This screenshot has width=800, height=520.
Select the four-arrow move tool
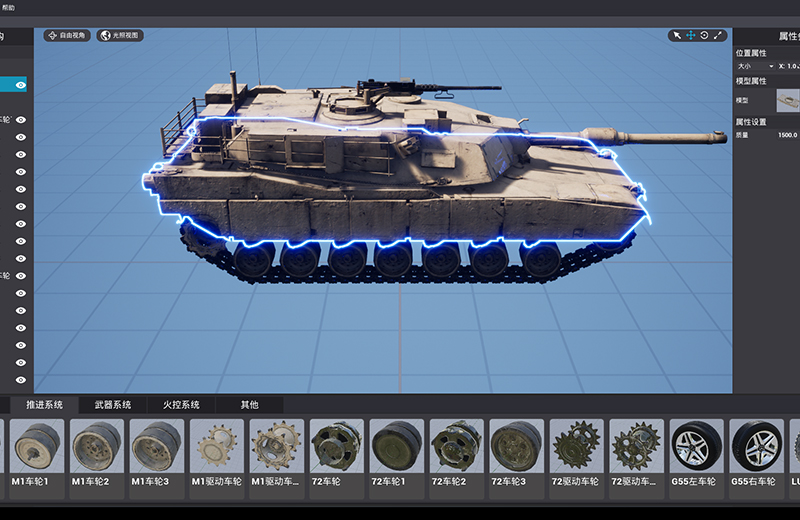click(x=690, y=35)
